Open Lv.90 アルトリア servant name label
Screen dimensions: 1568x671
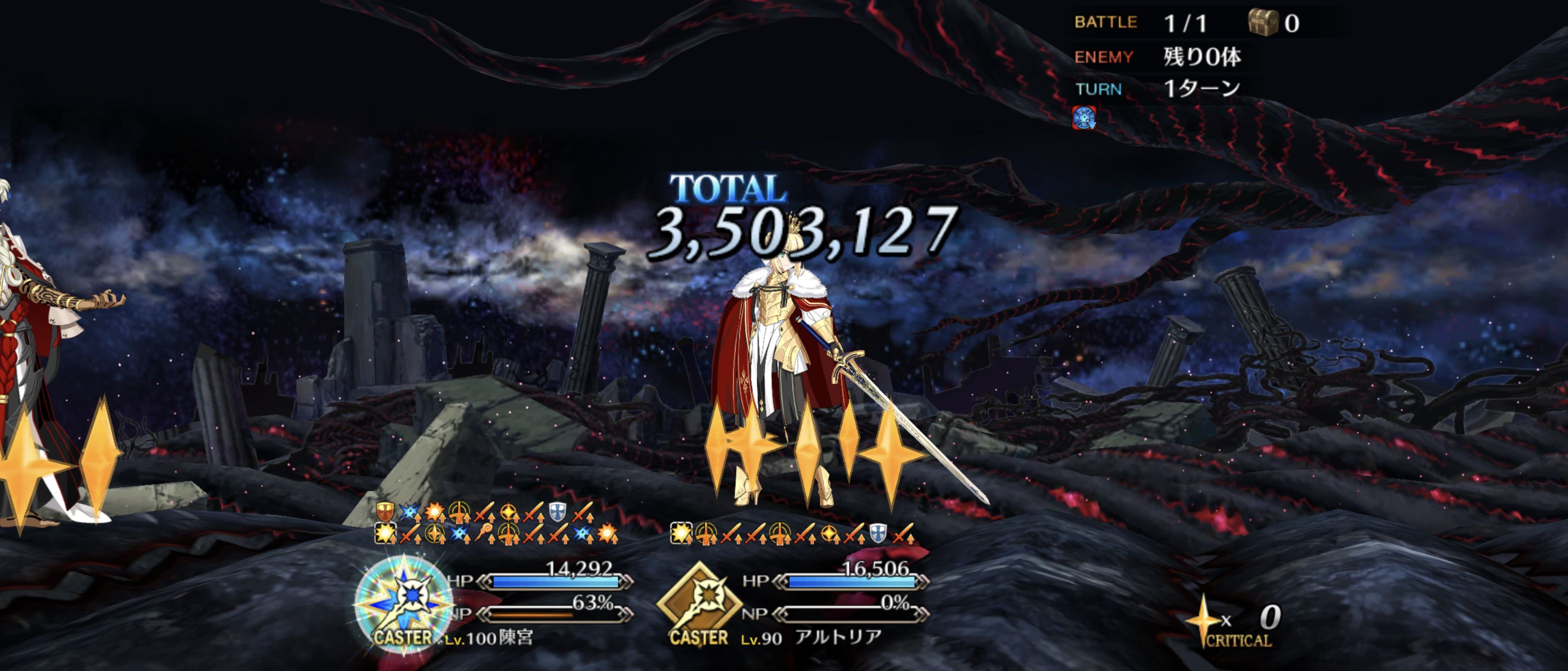tap(812, 637)
